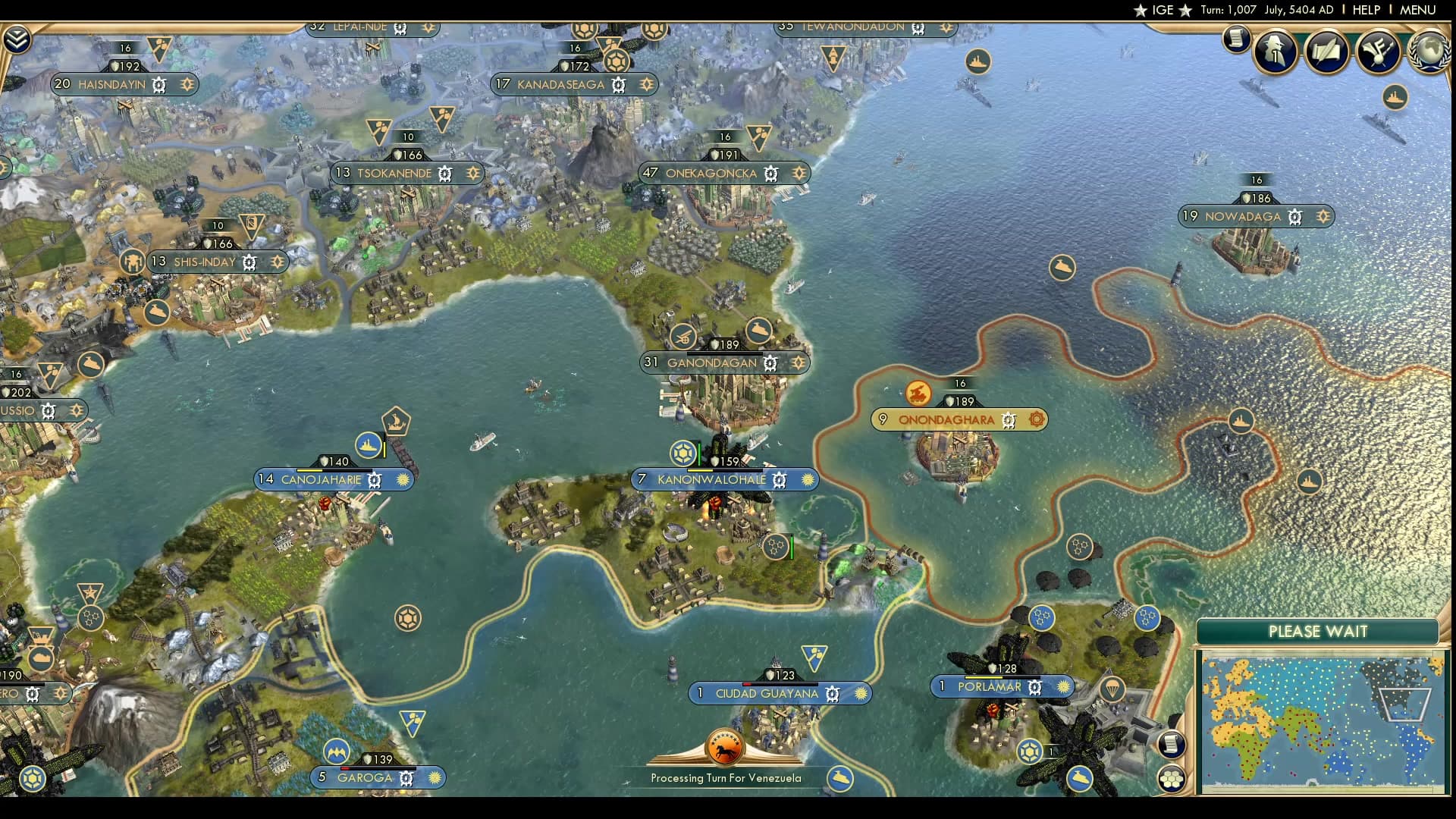Open the Canojaharie city banner
1456x819 pixels.
(x=321, y=479)
